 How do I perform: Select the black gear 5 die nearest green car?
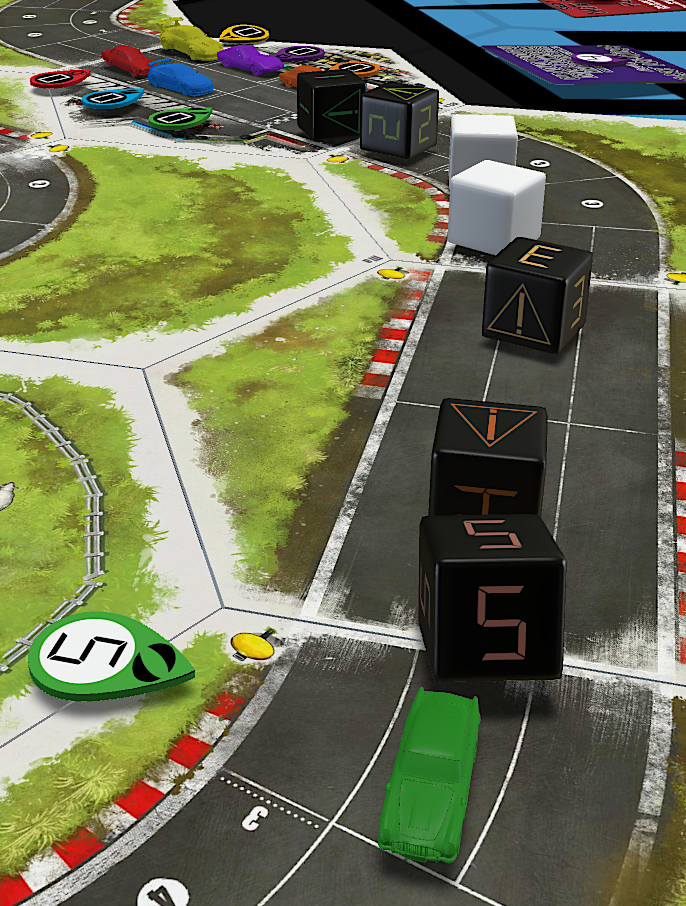pos(490,600)
